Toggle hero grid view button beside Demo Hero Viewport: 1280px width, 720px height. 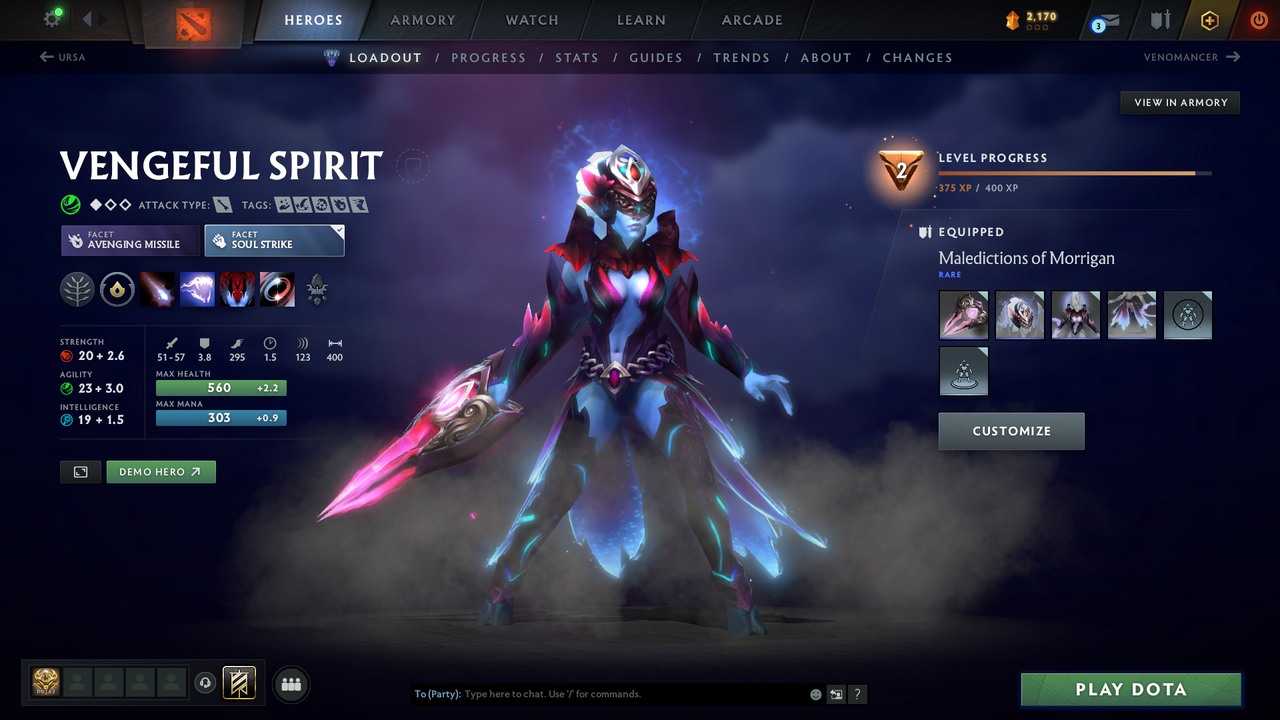tap(80, 471)
